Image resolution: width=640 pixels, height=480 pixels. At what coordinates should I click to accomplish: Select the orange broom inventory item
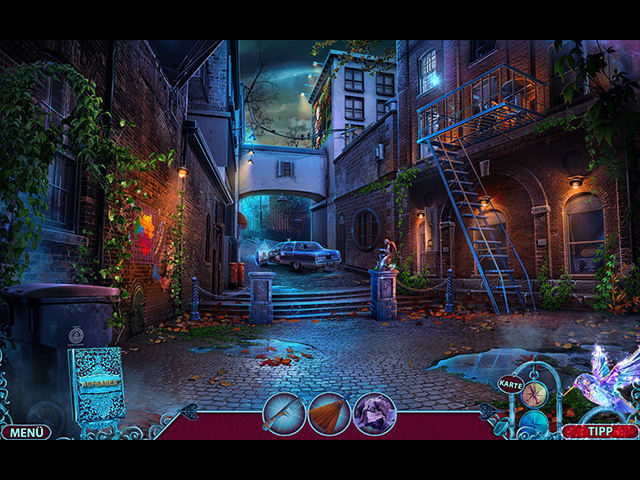329,413
